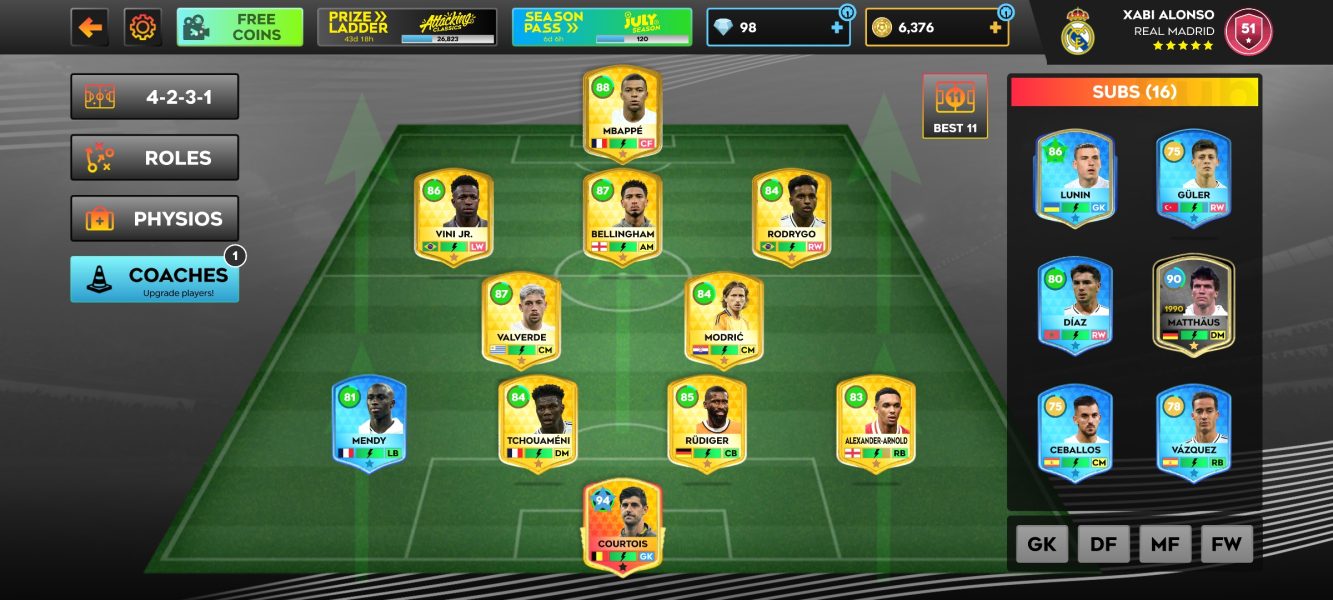Screen dimensions: 1333x600
Task: Open the Prize Ladder banner
Action: click(x=407, y=27)
